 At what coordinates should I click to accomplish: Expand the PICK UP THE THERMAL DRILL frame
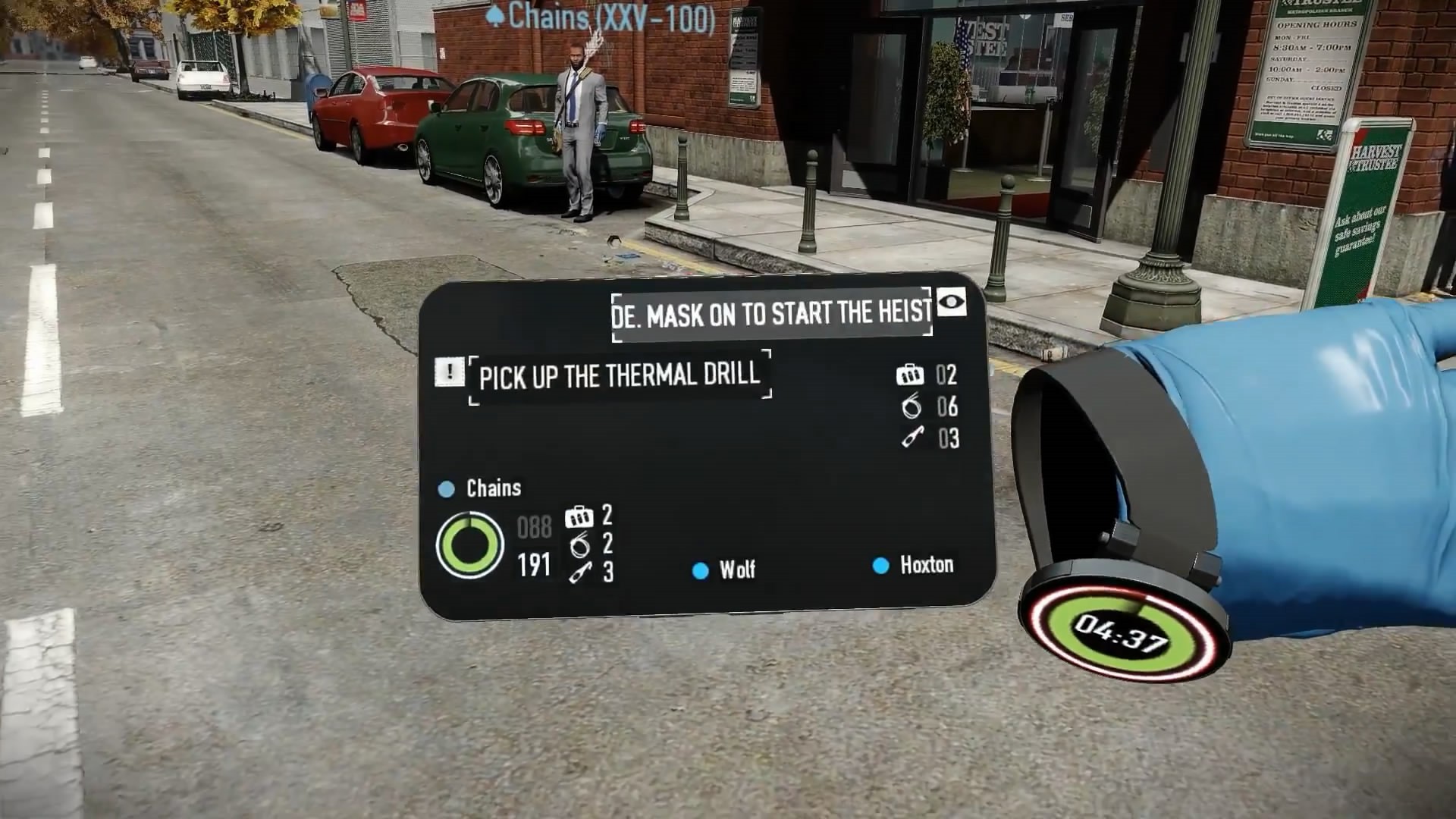pyautogui.click(x=620, y=375)
